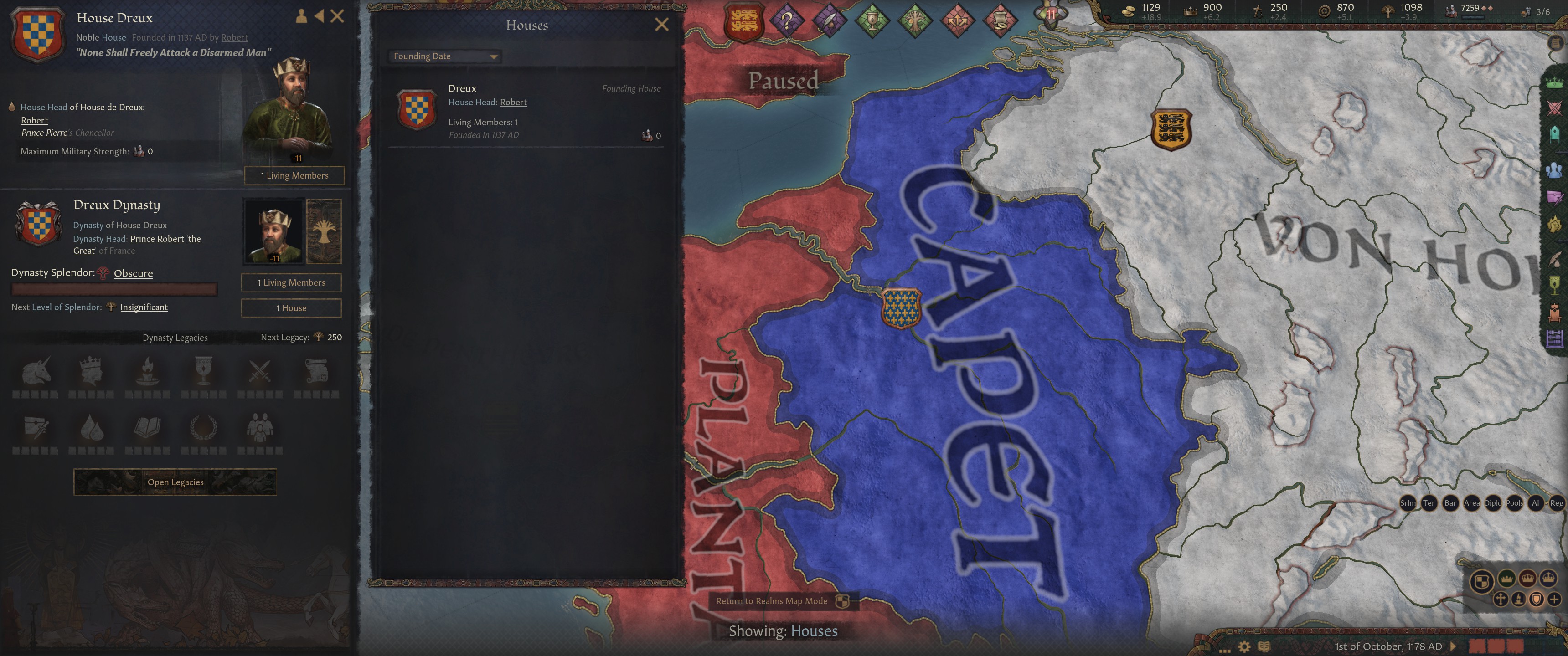This screenshot has width=1568, height=656.
Task: Toggle the AI map mode button
Action: click(1537, 503)
